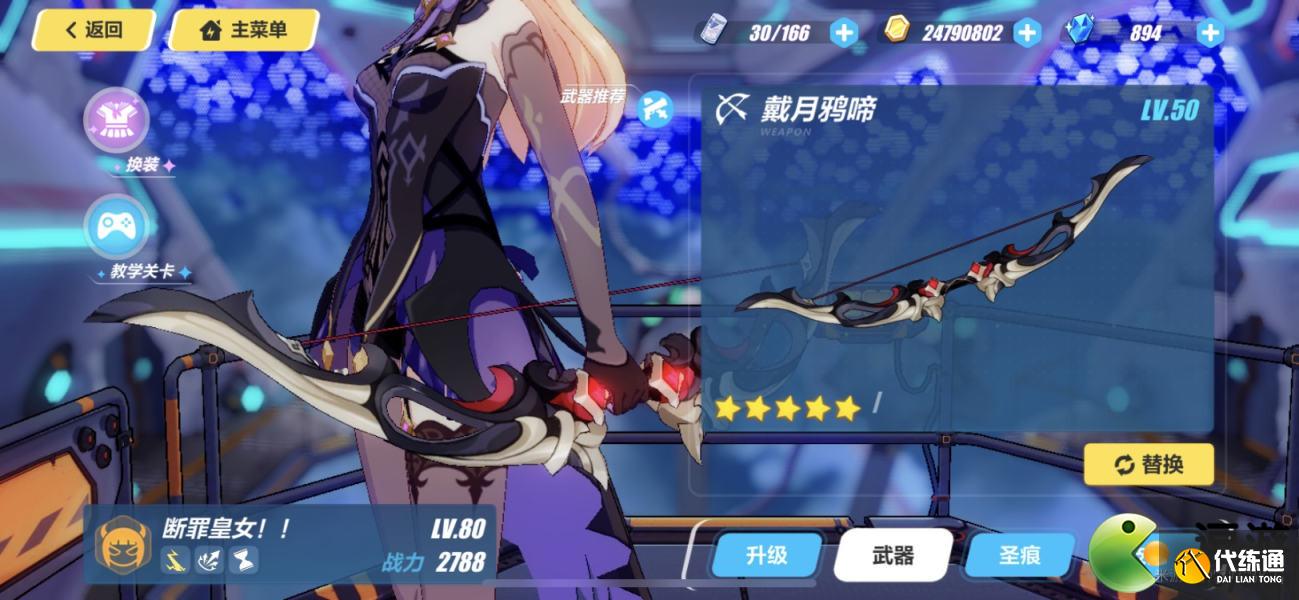1299x600 pixels.
Task: Click the 替换 replace weapon button
Action: [1148, 464]
